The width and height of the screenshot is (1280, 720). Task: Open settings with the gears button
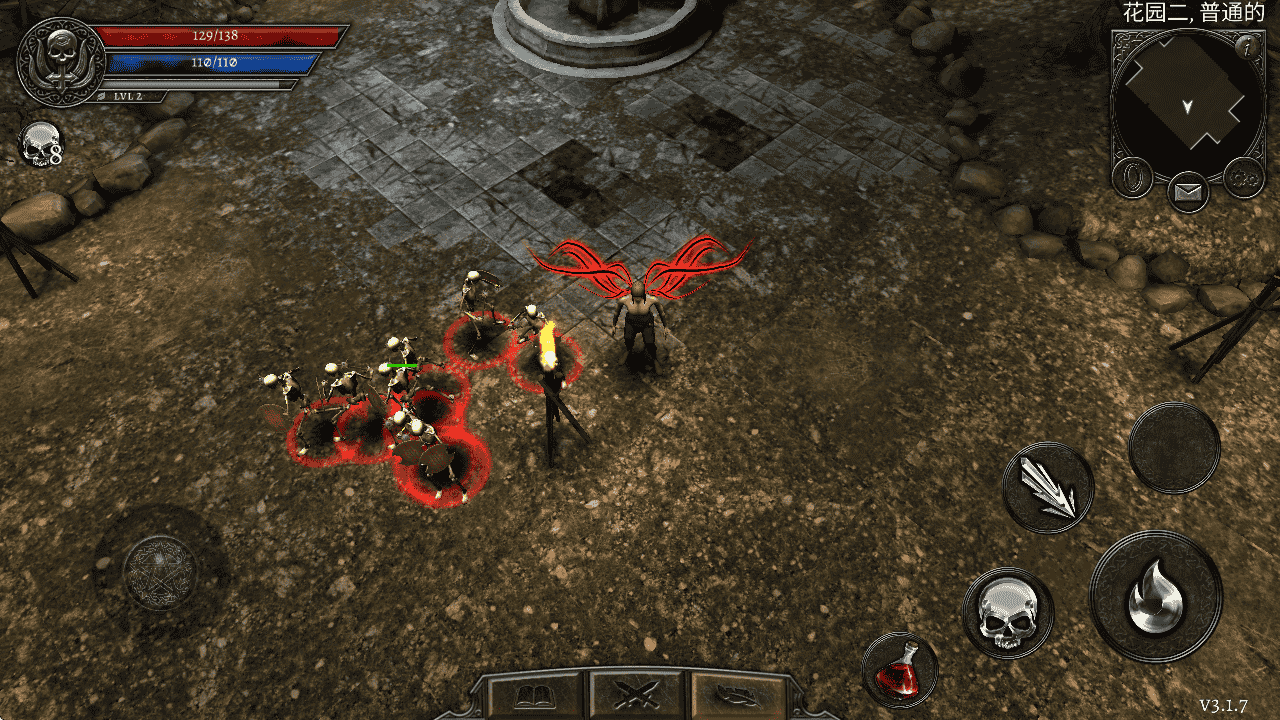(1244, 178)
